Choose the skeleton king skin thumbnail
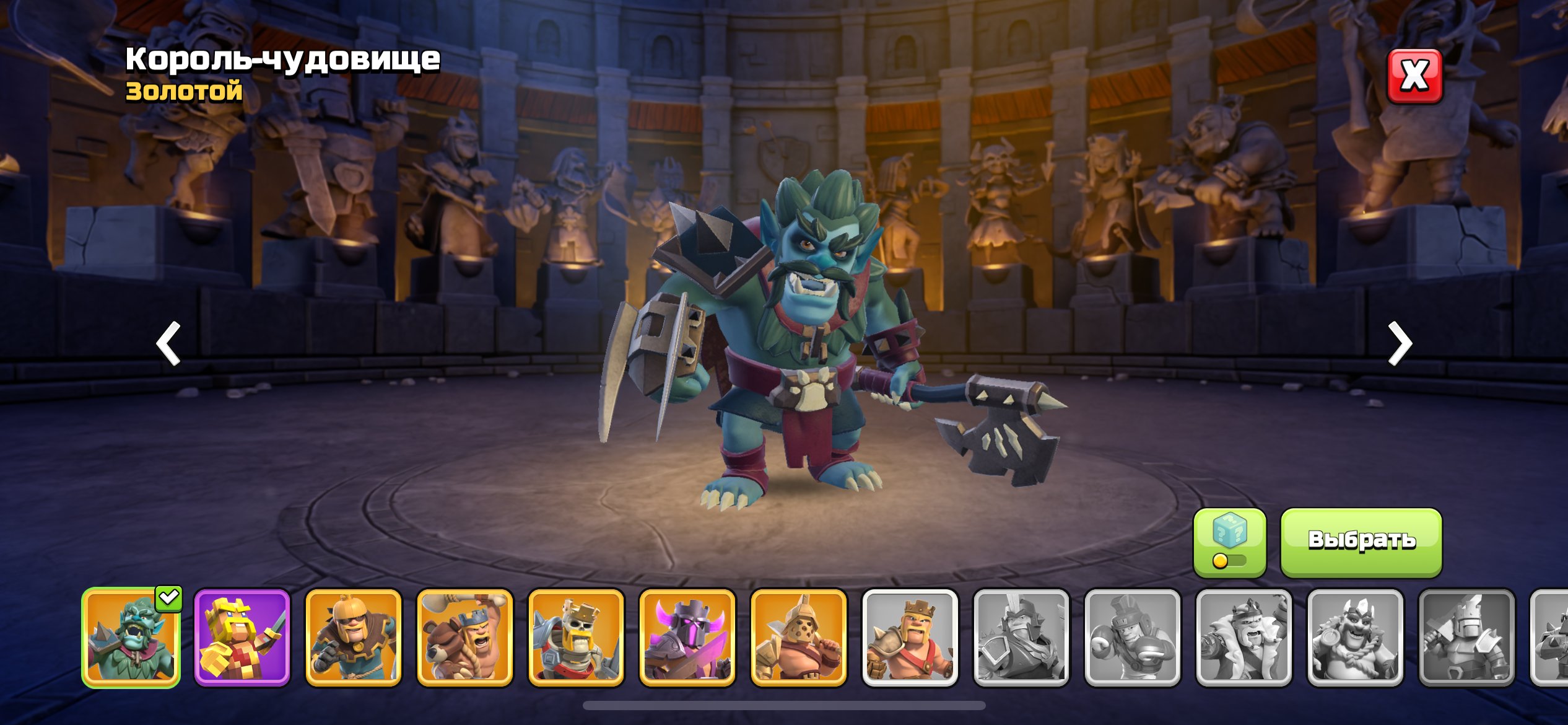The width and height of the screenshot is (1568, 725). click(x=576, y=638)
